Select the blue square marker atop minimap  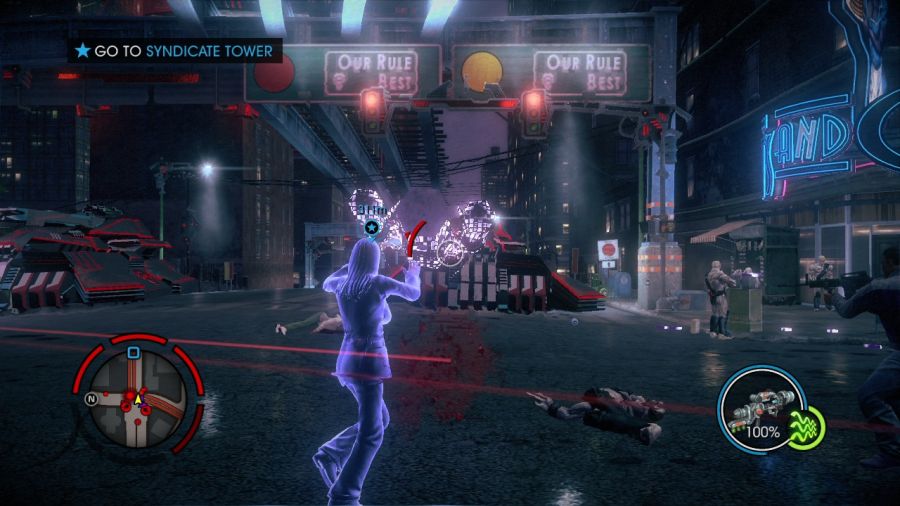coord(133,352)
